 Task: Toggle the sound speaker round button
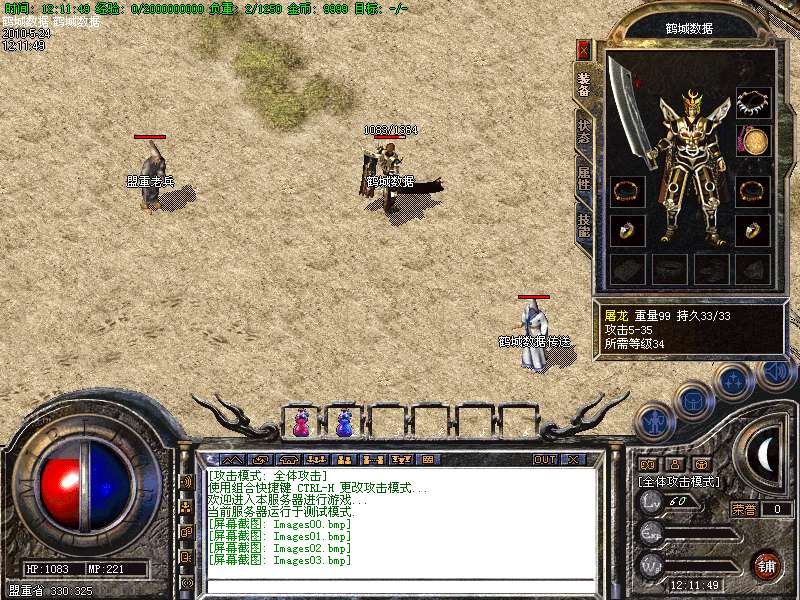click(x=776, y=372)
